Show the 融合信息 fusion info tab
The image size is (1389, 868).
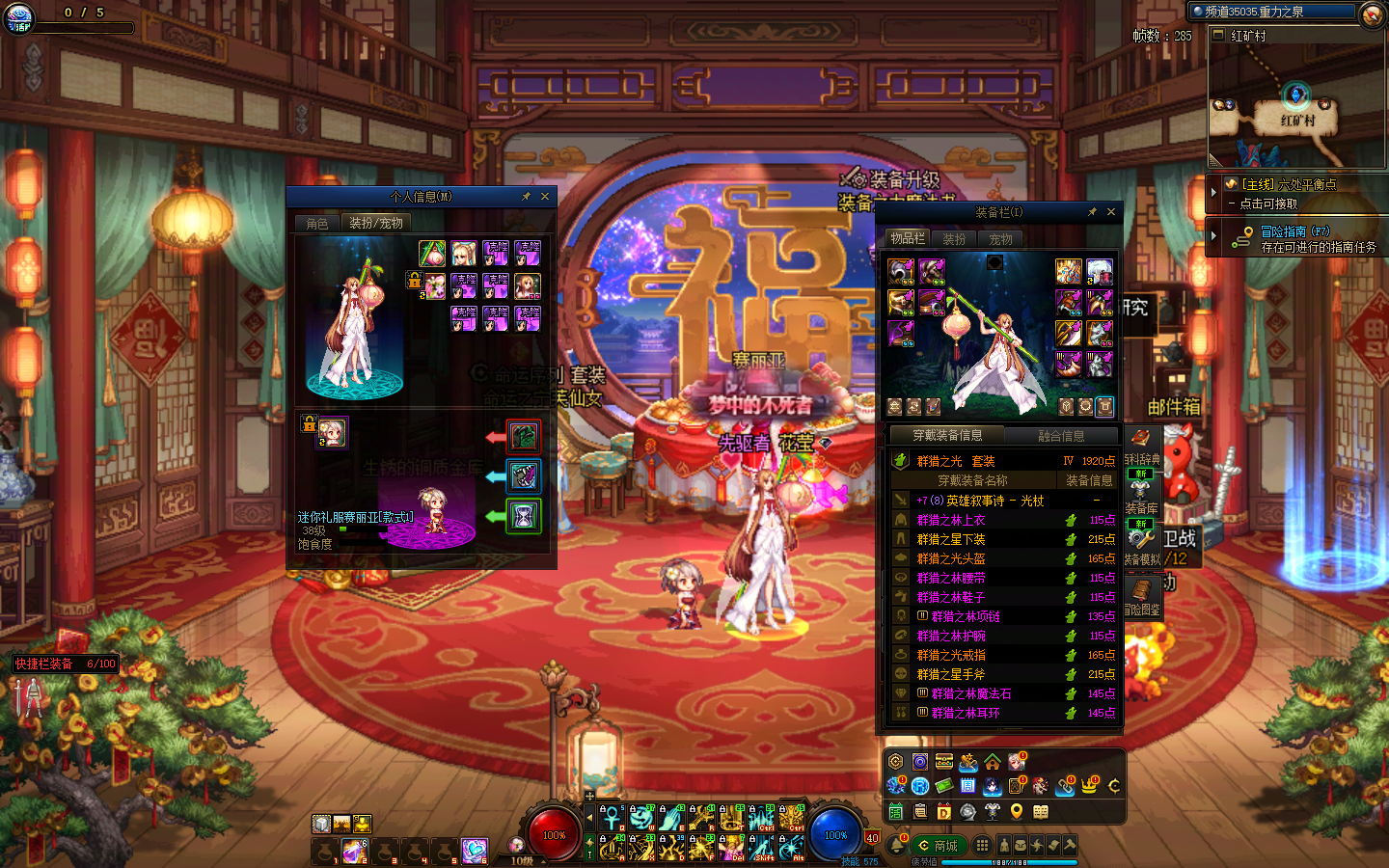click(1060, 436)
